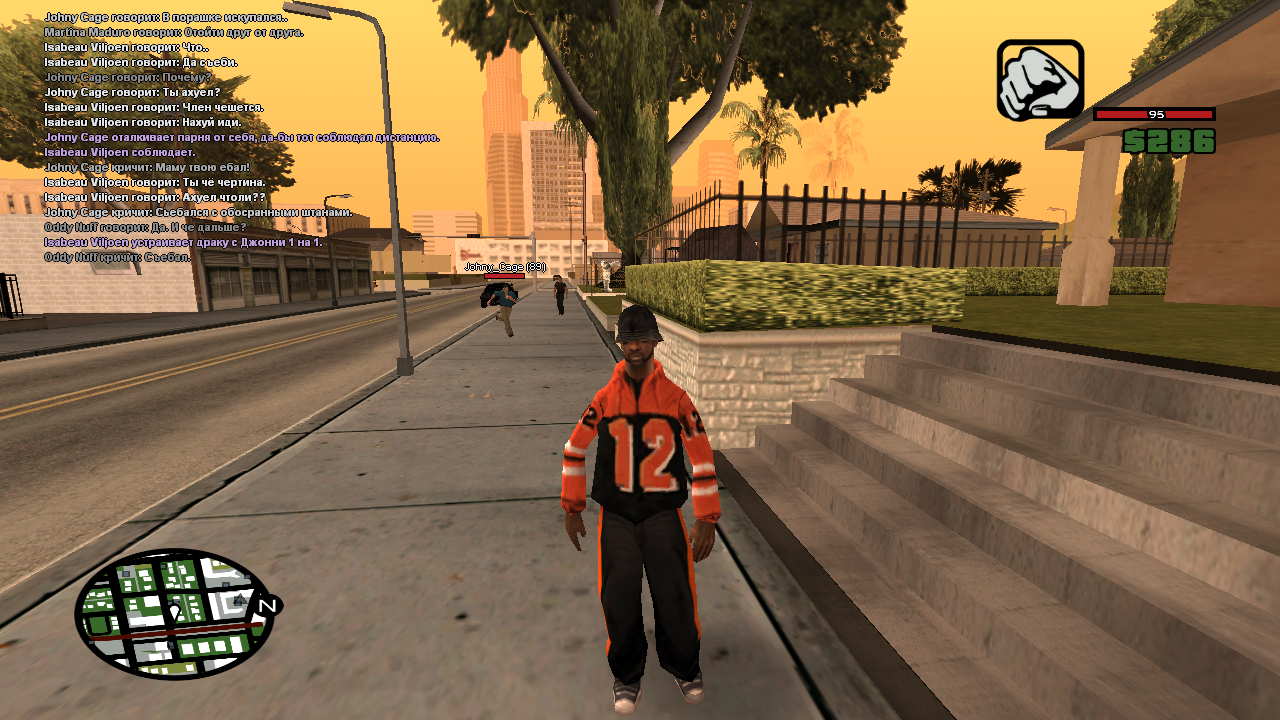This screenshot has height=720, width=1280.
Task: Select the north N marker on radar
Action: 267,606
